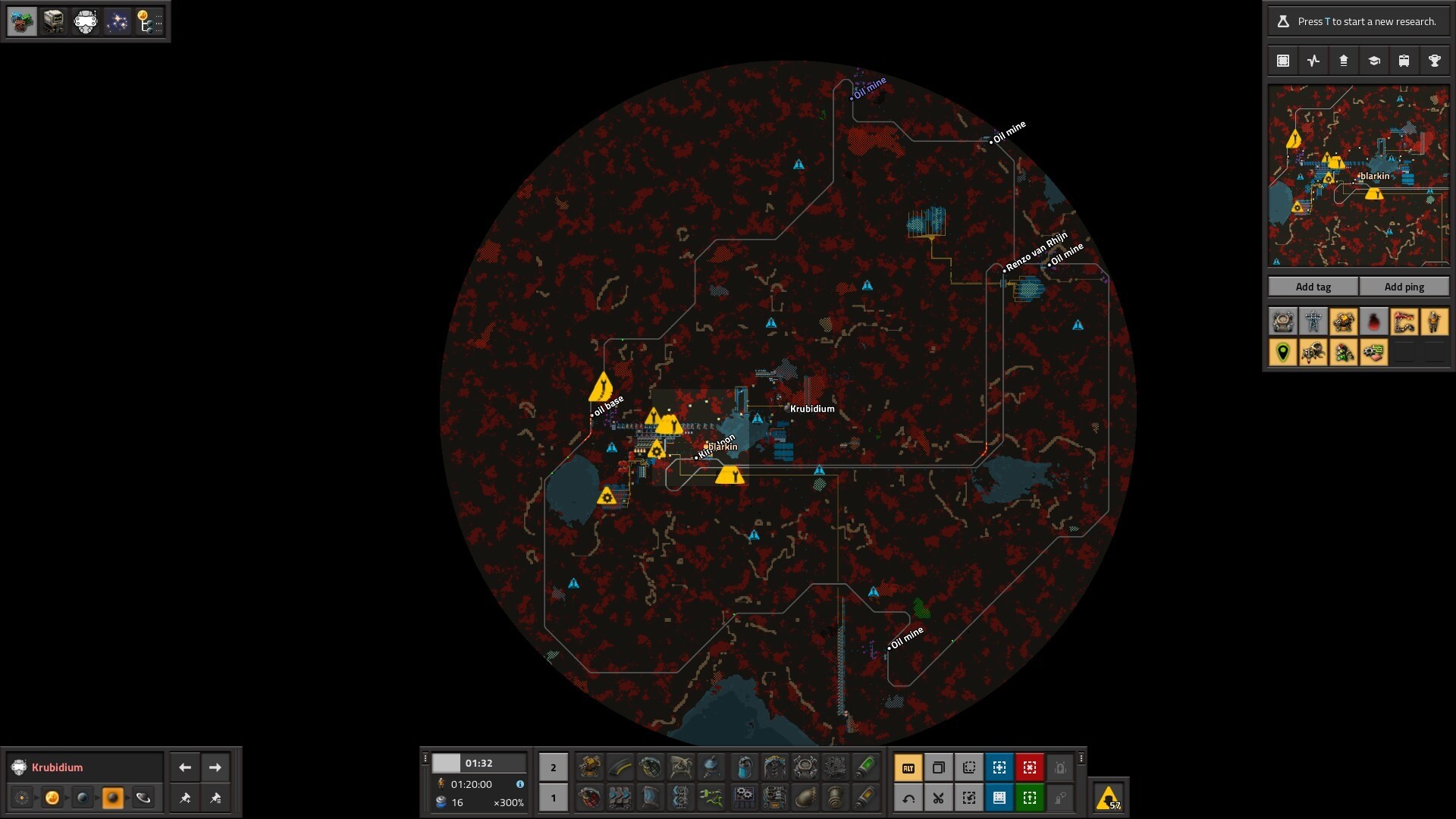
Task: Click the Add ping button
Action: tap(1404, 287)
